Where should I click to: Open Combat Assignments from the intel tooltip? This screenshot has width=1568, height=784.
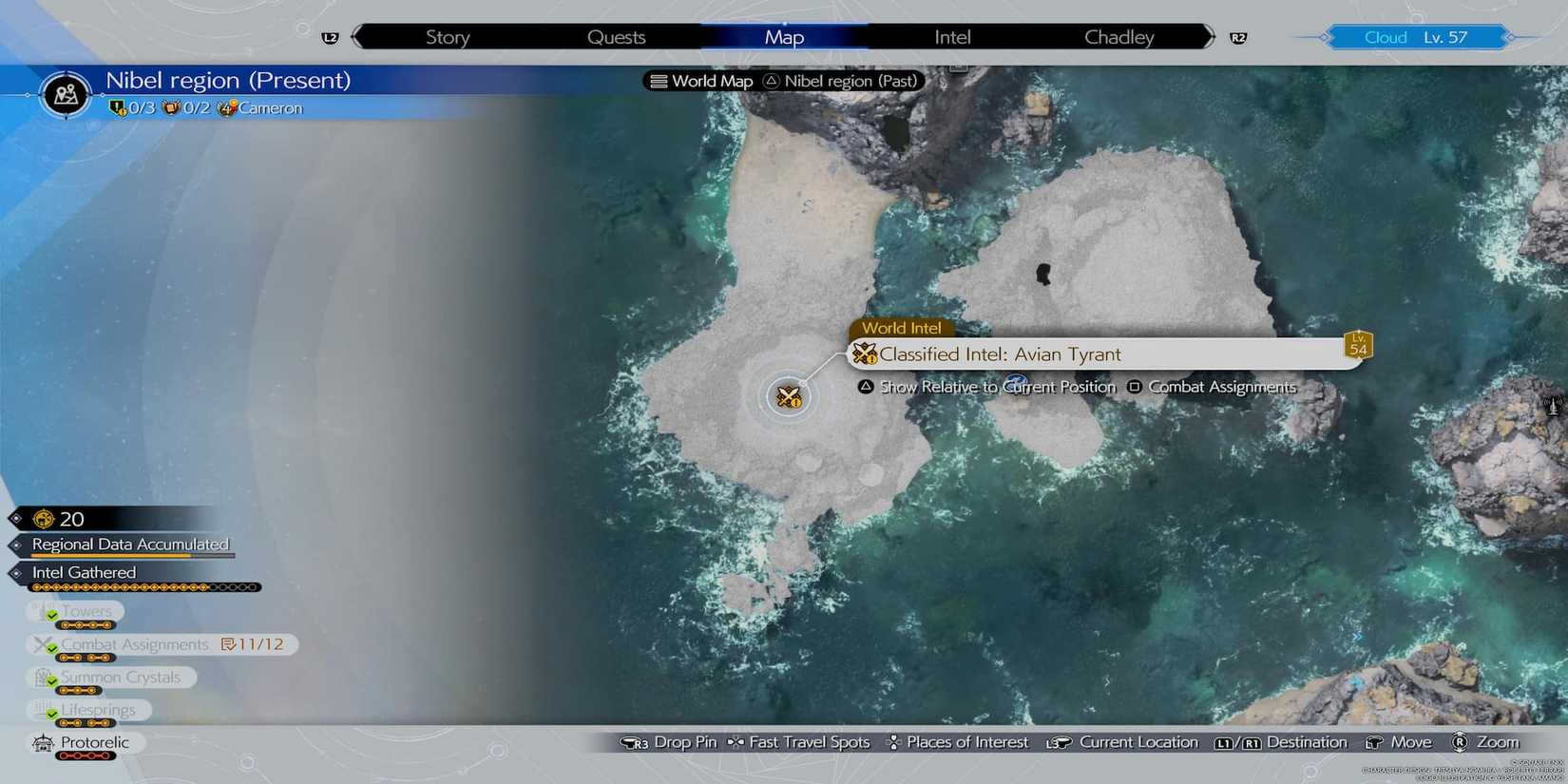(1222, 387)
